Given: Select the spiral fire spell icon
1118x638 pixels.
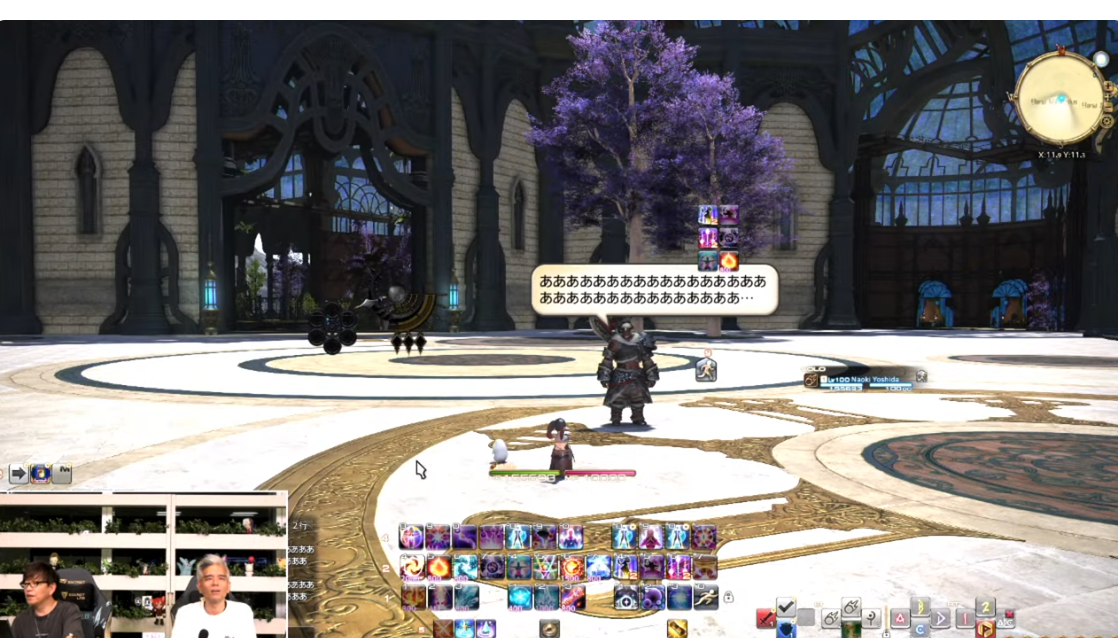Looking at the screenshot, I should 412,568.
